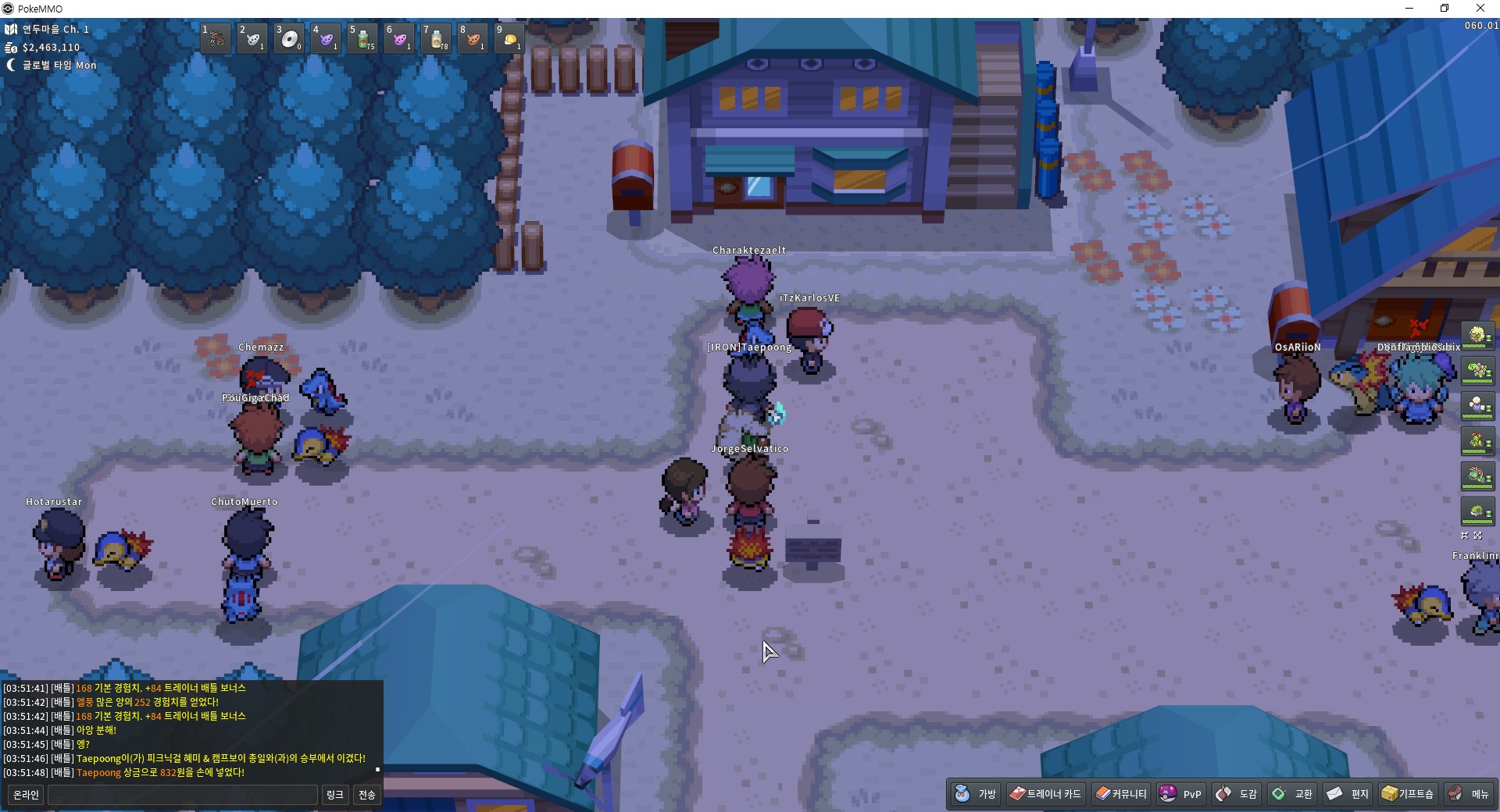Select the orange ocarina in hotbar slot 8
The height and width of the screenshot is (812, 1500).
473,38
